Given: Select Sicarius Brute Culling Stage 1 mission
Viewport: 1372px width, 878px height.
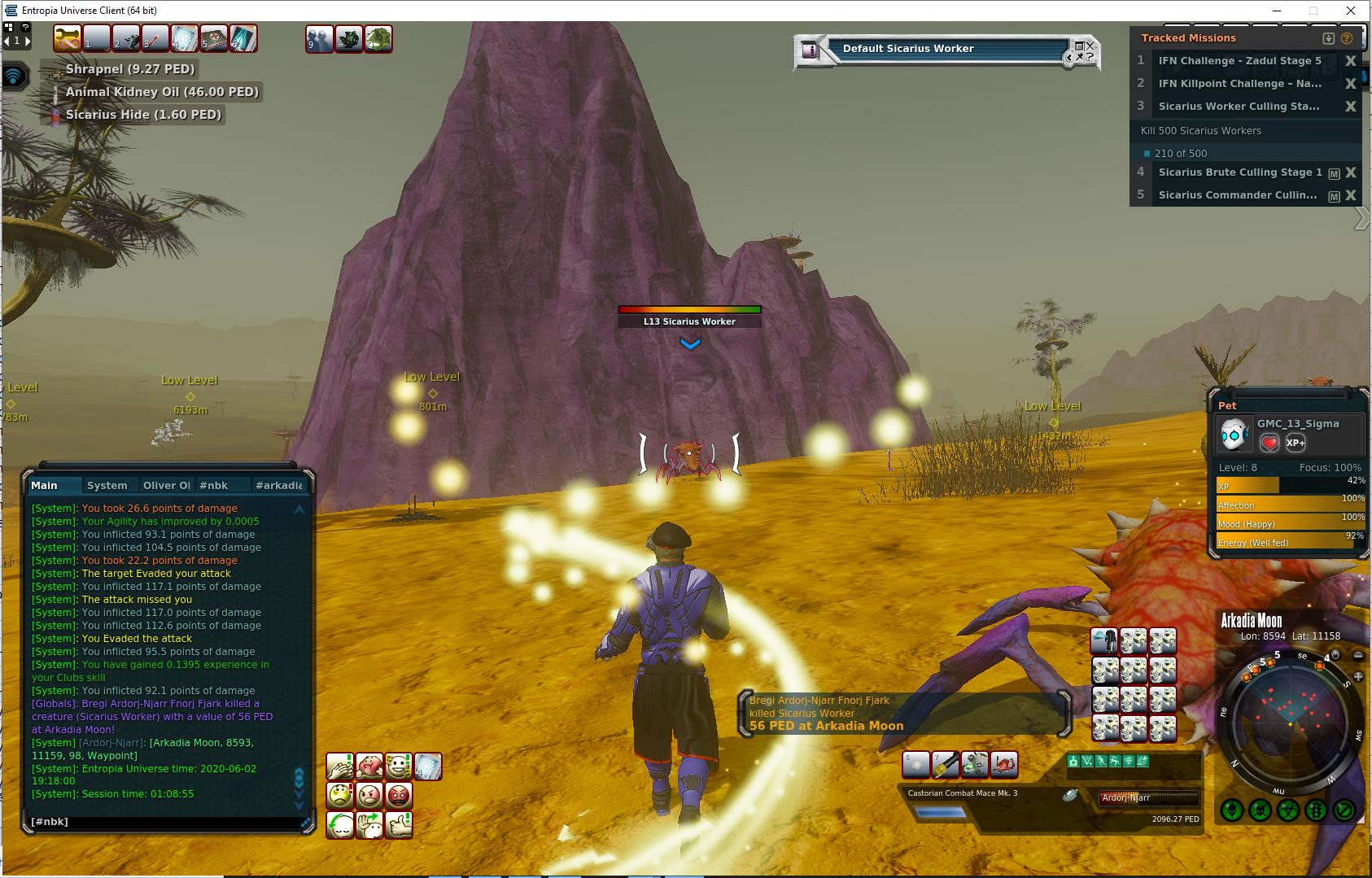Looking at the screenshot, I should click(1239, 173).
